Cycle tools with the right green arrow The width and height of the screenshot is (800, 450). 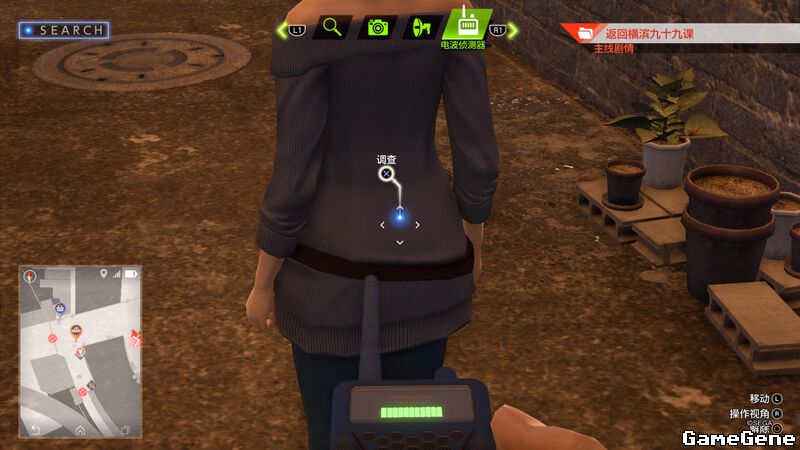[513, 30]
